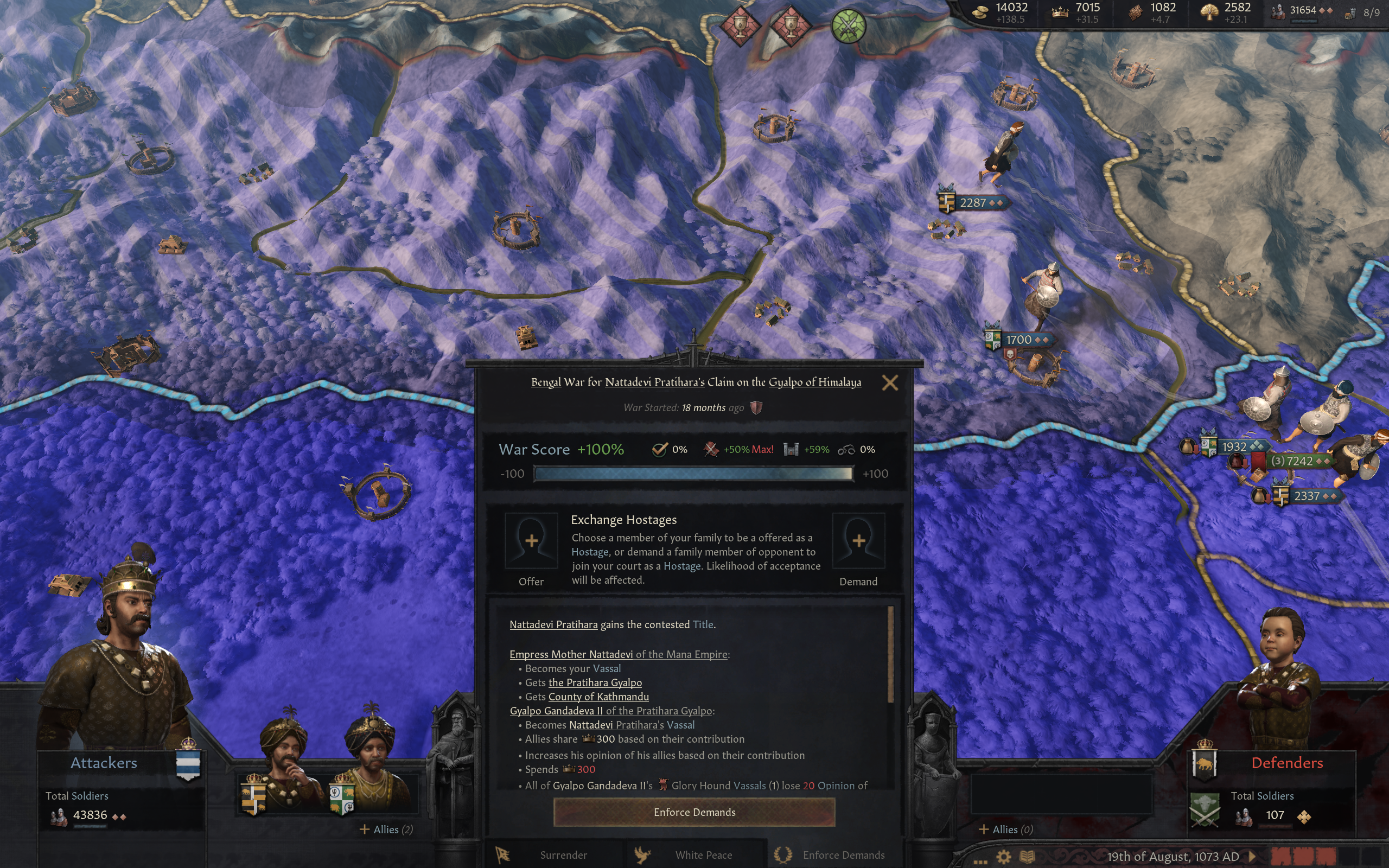The height and width of the screenshot is (868, 1389).
Task: Click the 2287 army banner
Action: (x=972, y=203)
